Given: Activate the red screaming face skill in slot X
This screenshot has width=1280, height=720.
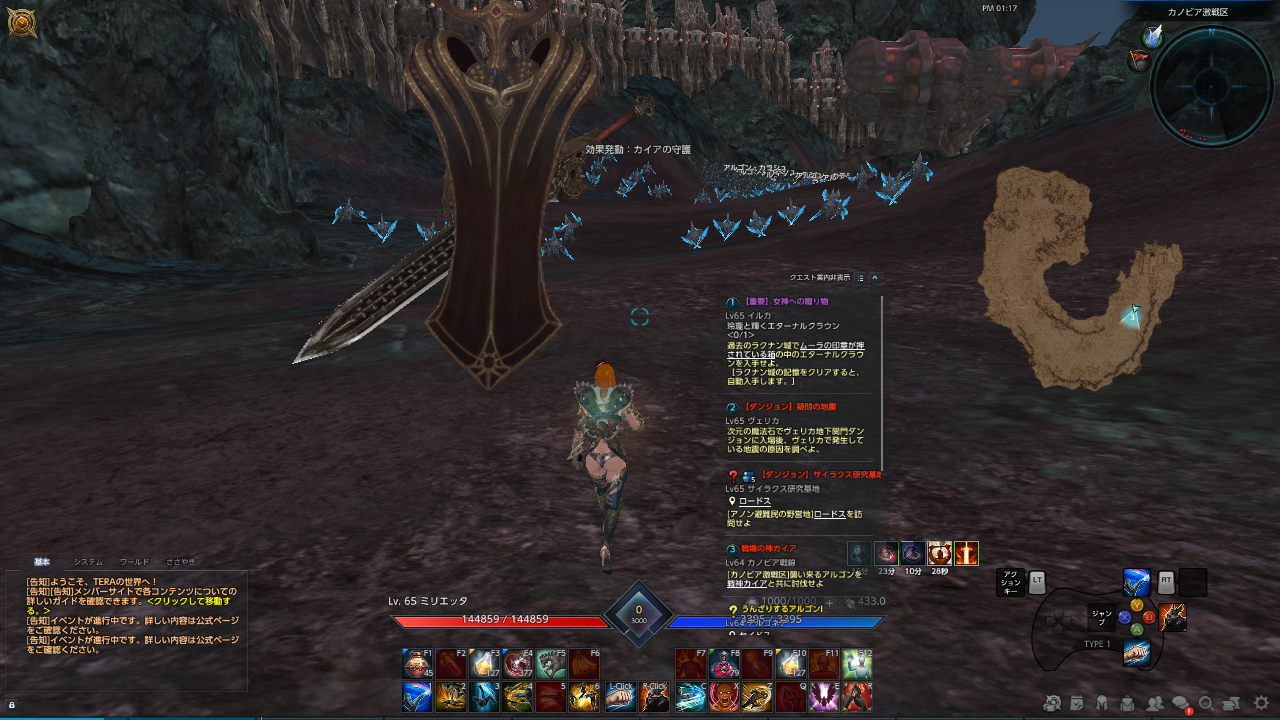Looking at the screenshot, I should pos(724,697).
